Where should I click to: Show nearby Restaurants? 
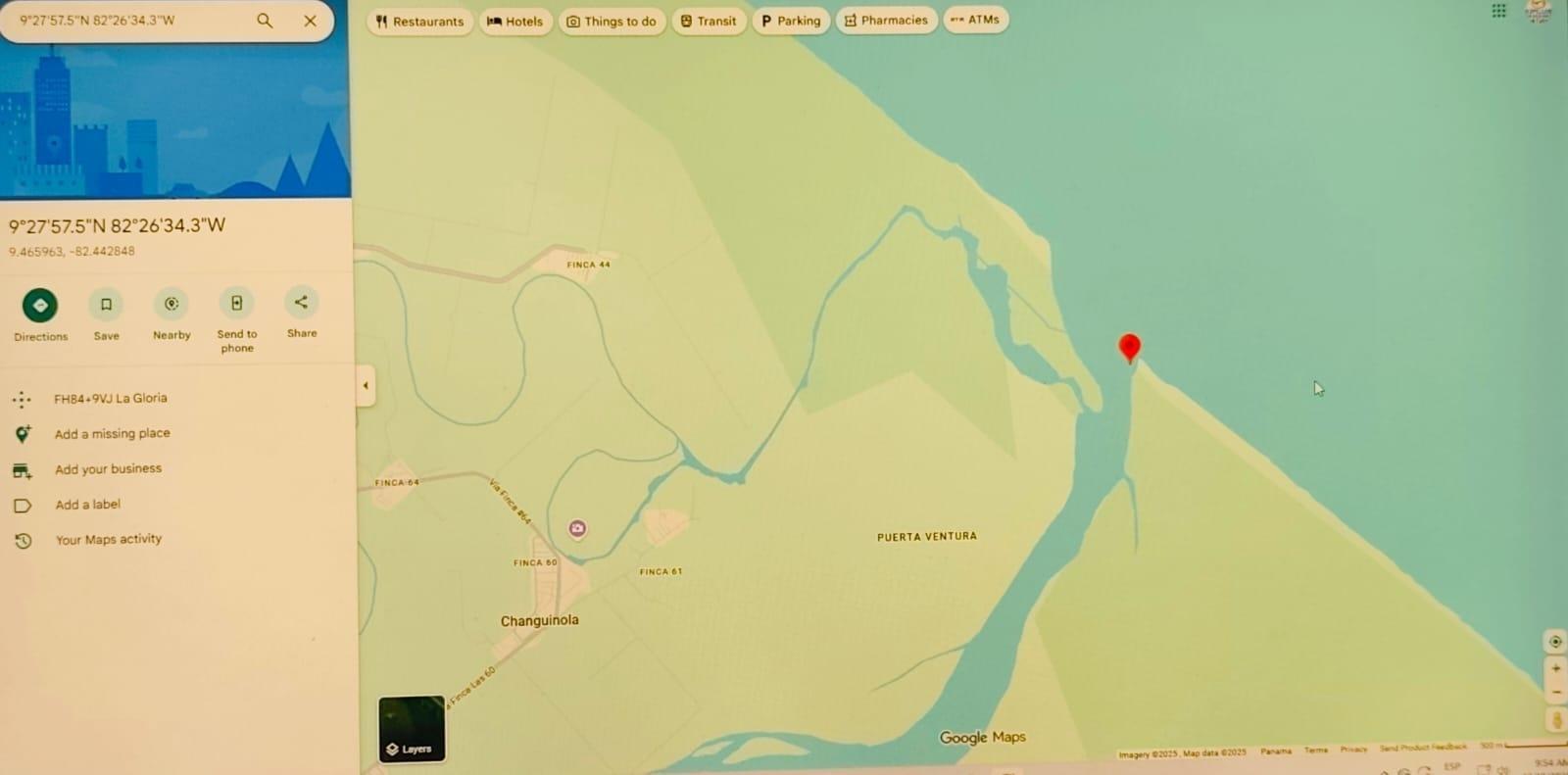(419, 22)
